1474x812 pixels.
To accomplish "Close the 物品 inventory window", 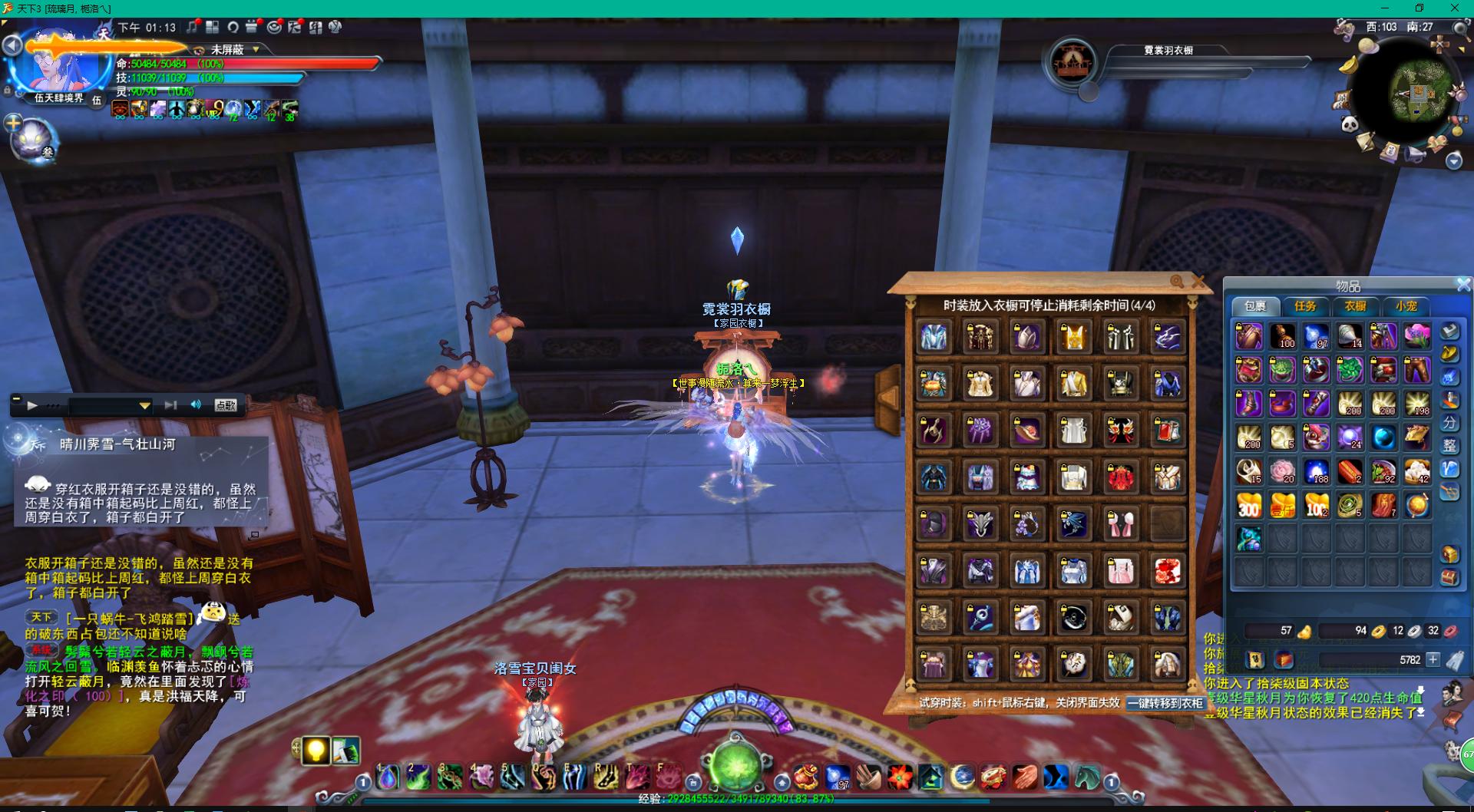I will [1463, 285].
